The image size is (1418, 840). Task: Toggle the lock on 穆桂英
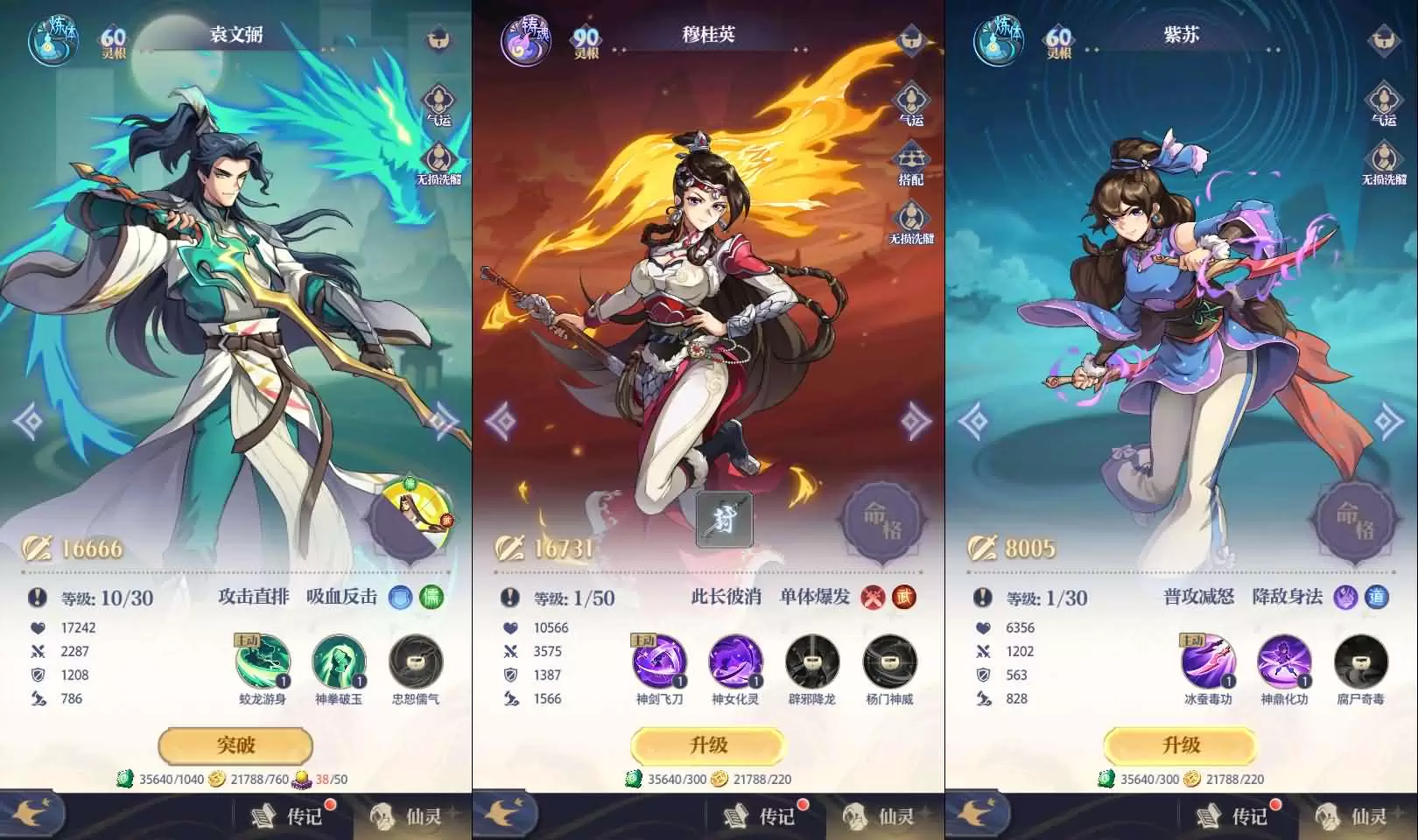pos(913,39)
